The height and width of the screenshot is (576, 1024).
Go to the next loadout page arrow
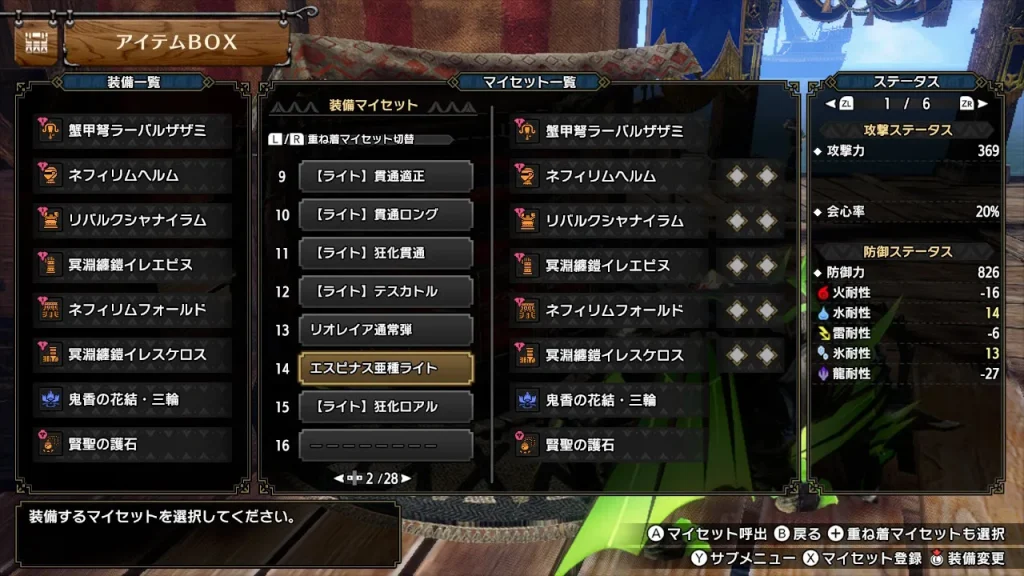click(406, 479)
